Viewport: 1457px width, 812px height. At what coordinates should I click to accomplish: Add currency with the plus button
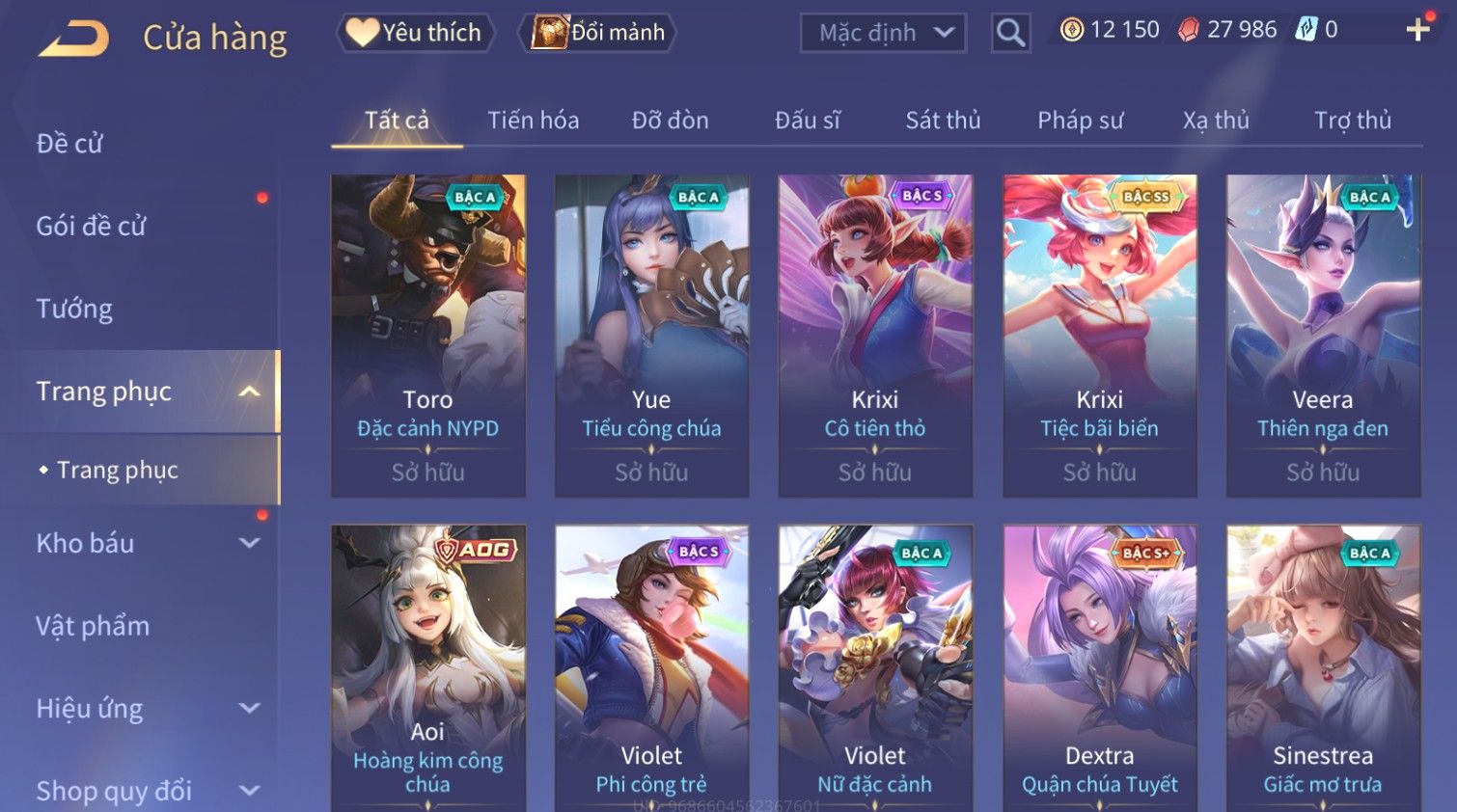tap(1417, 30)
